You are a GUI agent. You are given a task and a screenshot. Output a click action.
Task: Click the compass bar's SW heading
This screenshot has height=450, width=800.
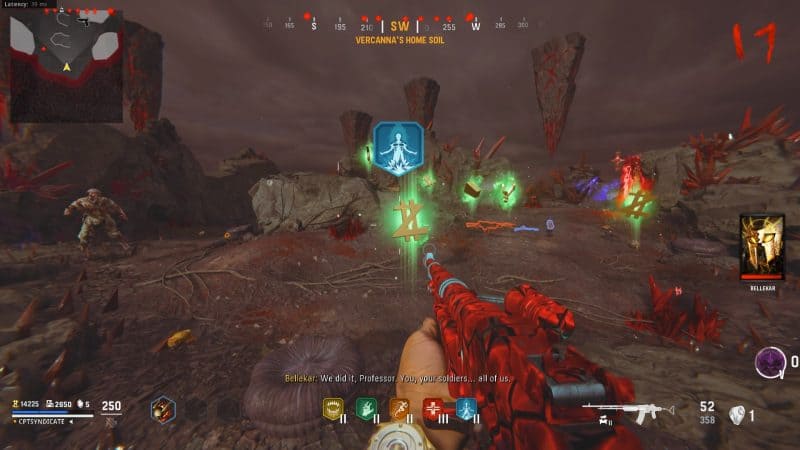[400, 26]
